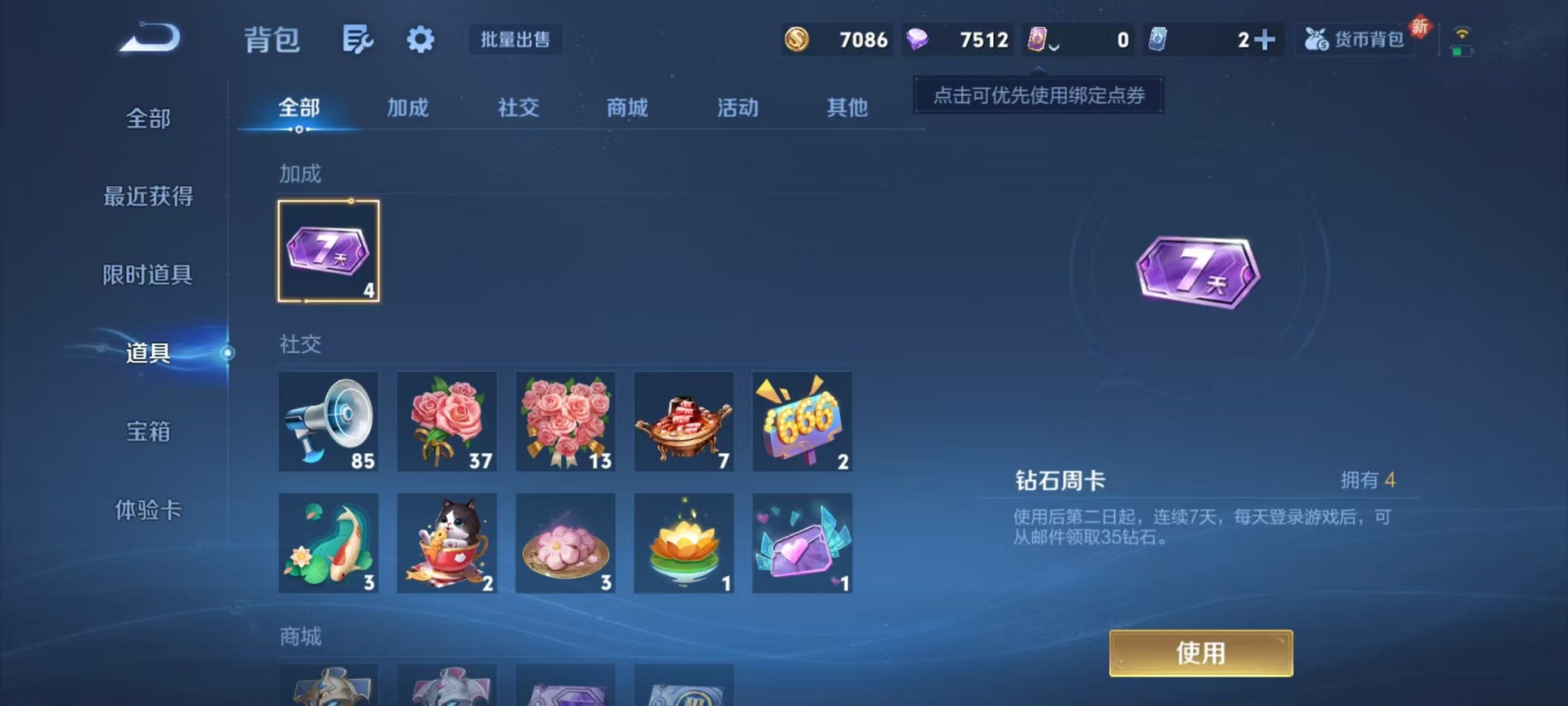Image resolution: width=1568 pixels, height=706 pixels.
Task: Switch to the 商城 category tab
Action: pos(626,108)
